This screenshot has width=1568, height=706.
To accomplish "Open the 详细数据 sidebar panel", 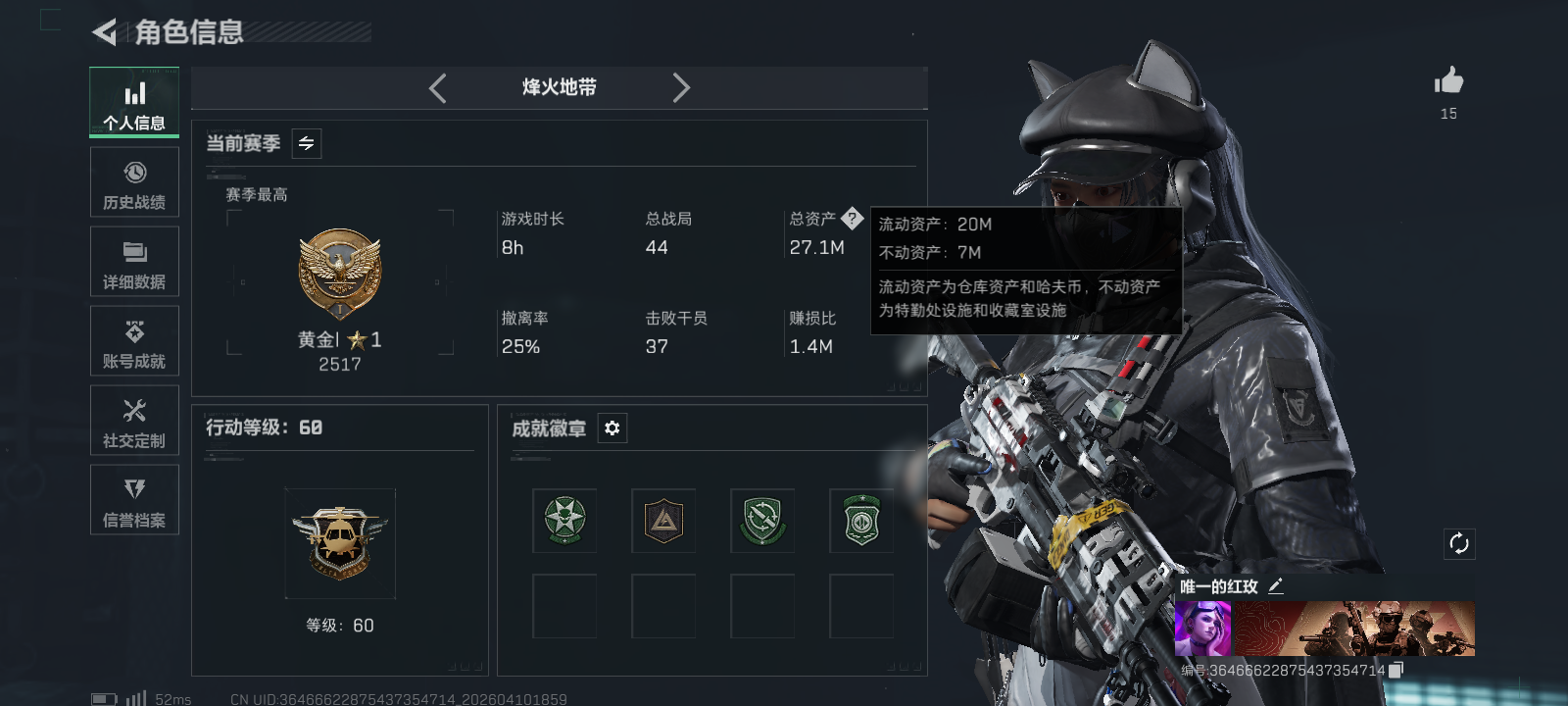I will [x=134, y=261].
